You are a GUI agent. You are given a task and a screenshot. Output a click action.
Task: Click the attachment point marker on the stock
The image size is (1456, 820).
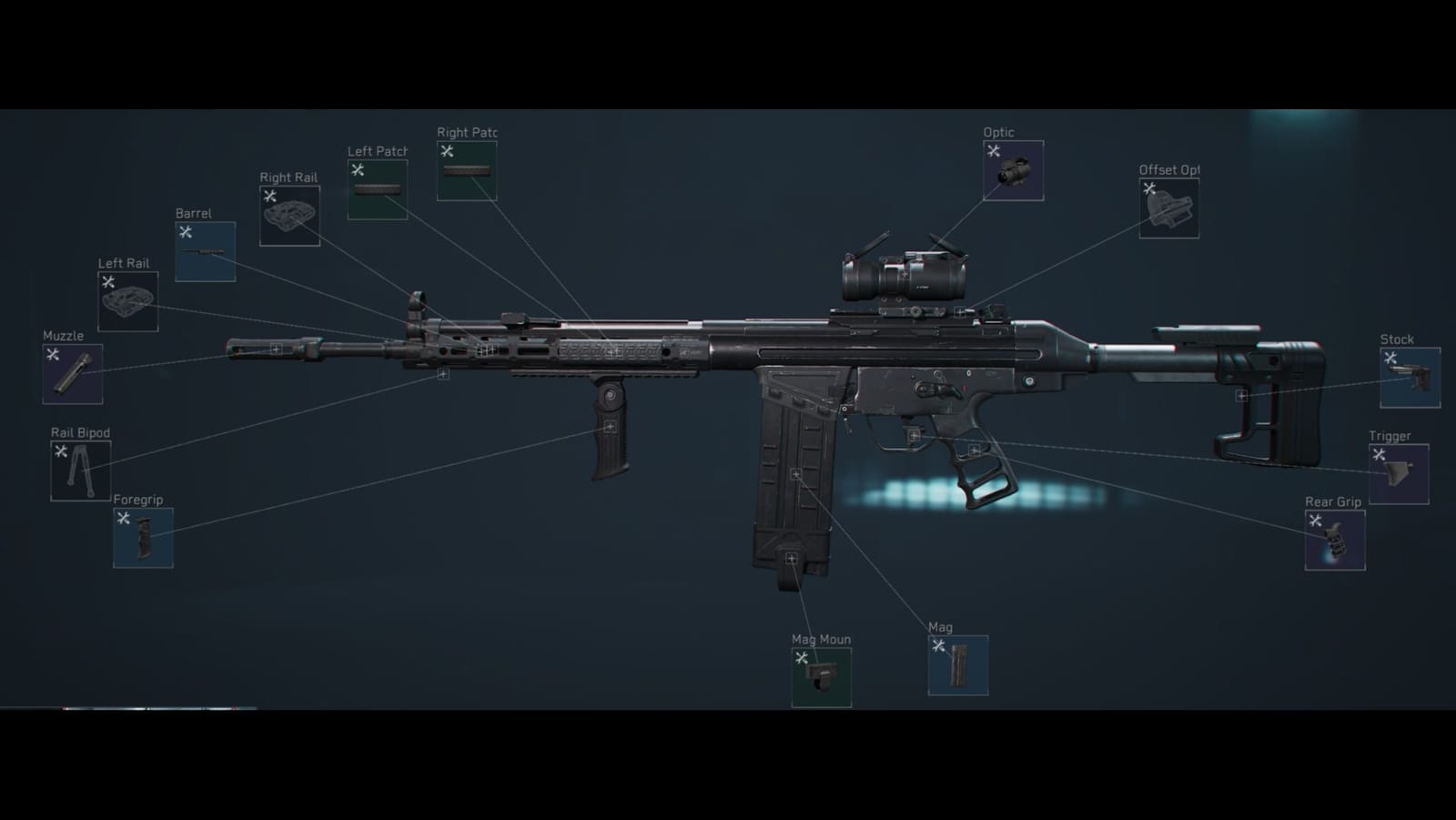[x=1242, y=396]
